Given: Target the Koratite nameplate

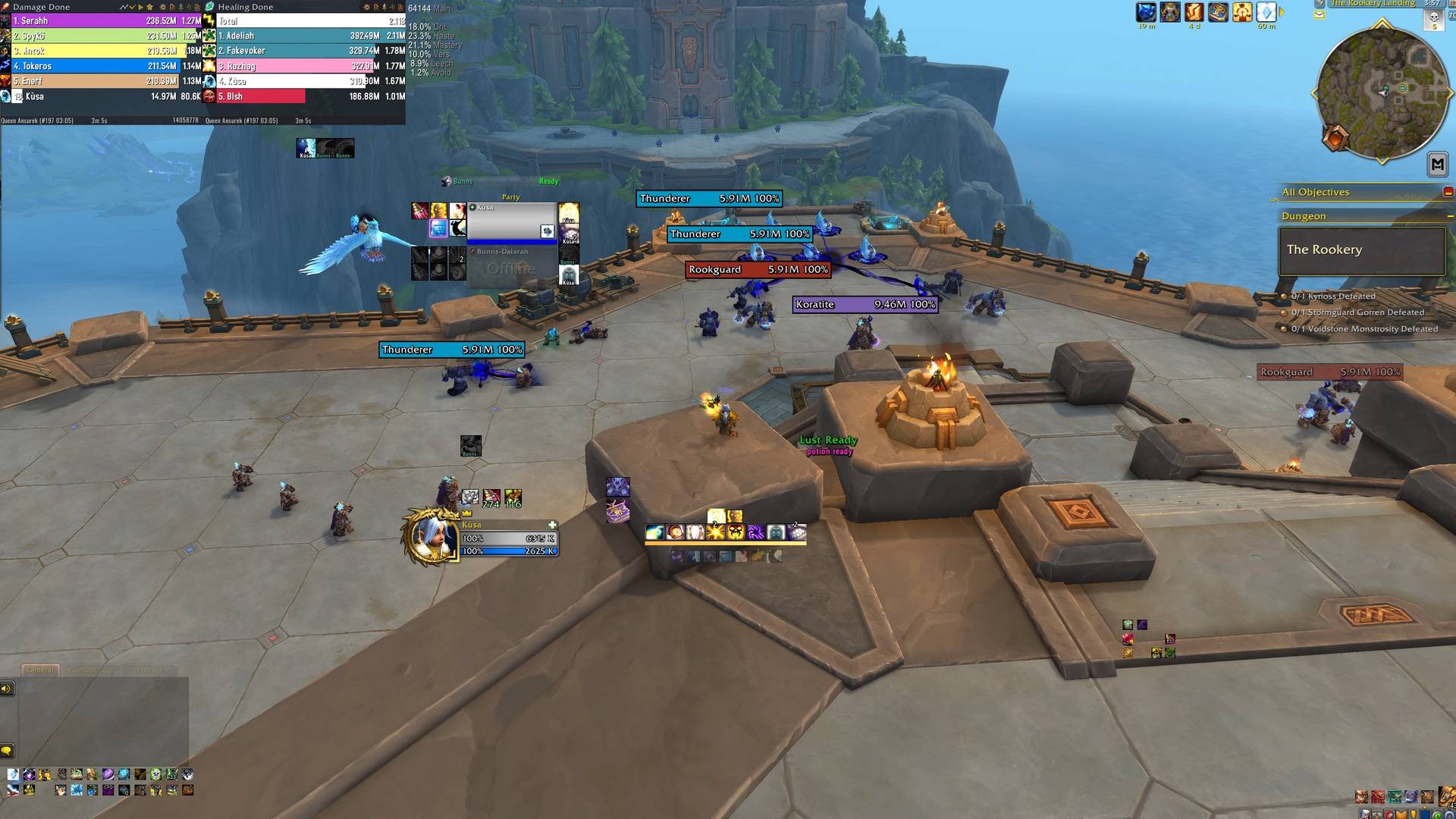Looking at the screenshot, I should coord(865,305).
